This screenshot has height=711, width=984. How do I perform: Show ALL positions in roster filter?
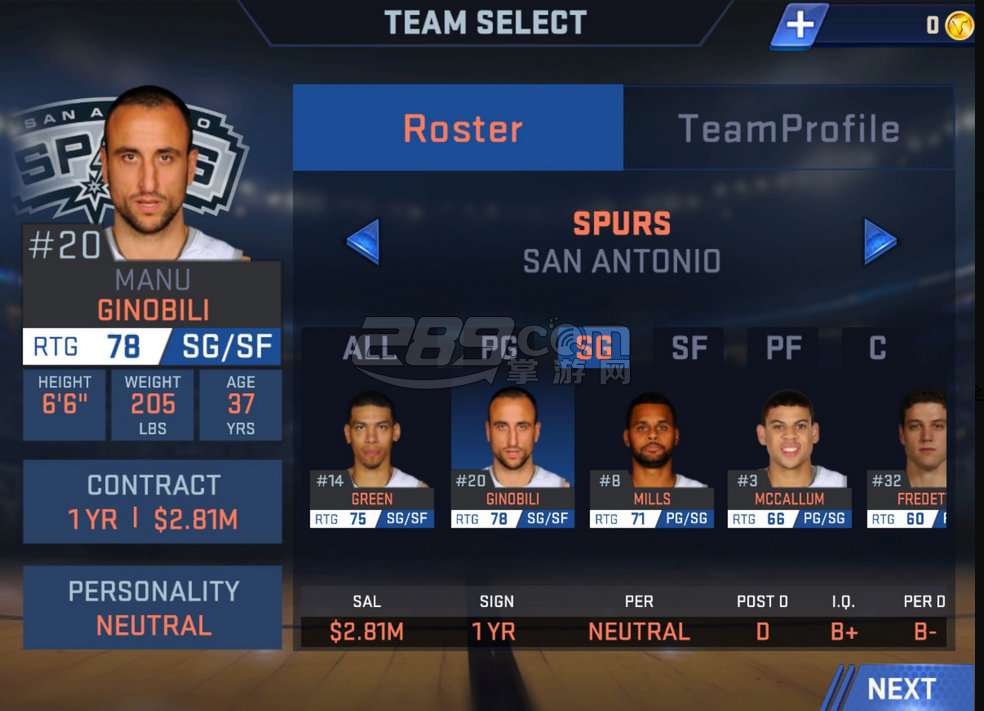371,348
